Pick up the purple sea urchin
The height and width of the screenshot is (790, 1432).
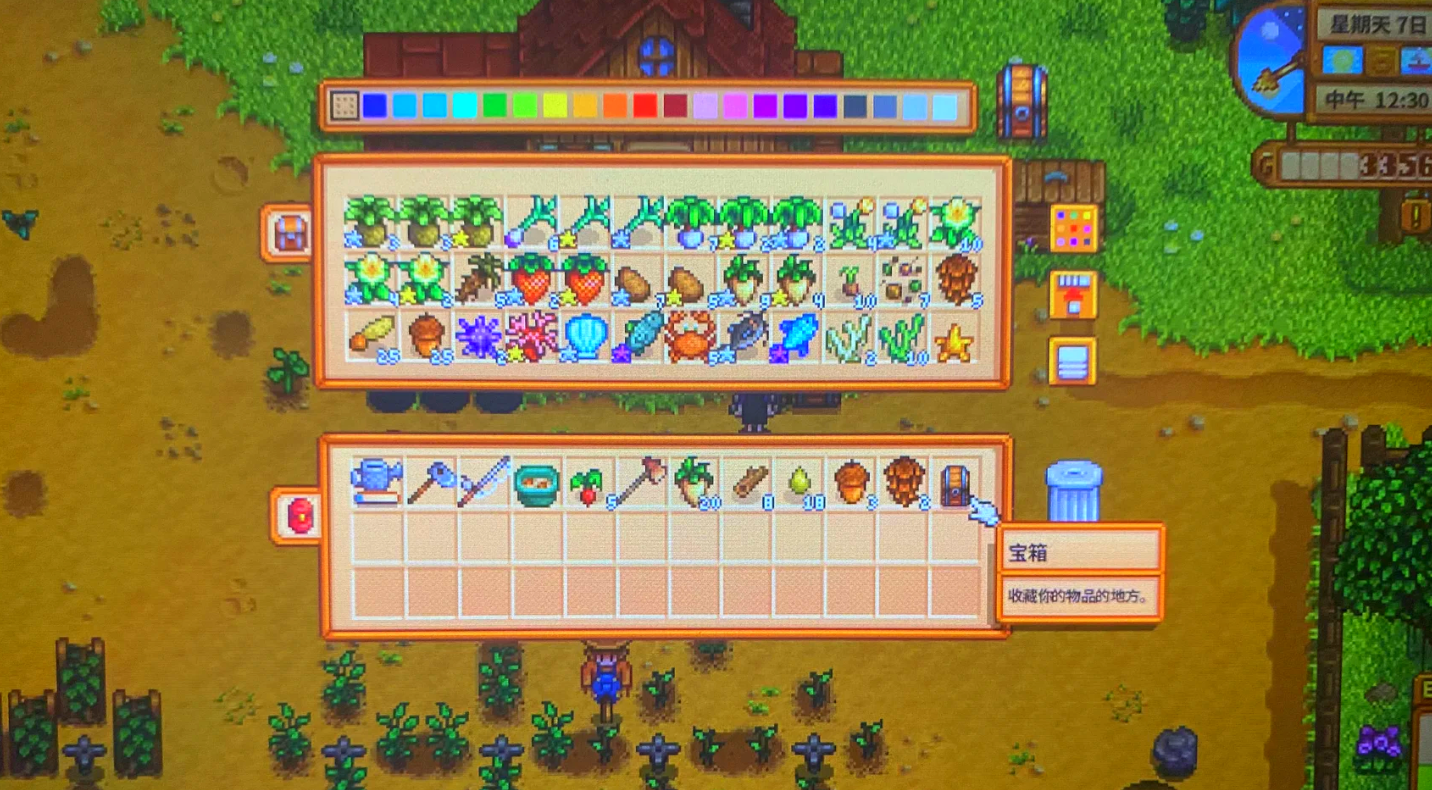(478, 337)
